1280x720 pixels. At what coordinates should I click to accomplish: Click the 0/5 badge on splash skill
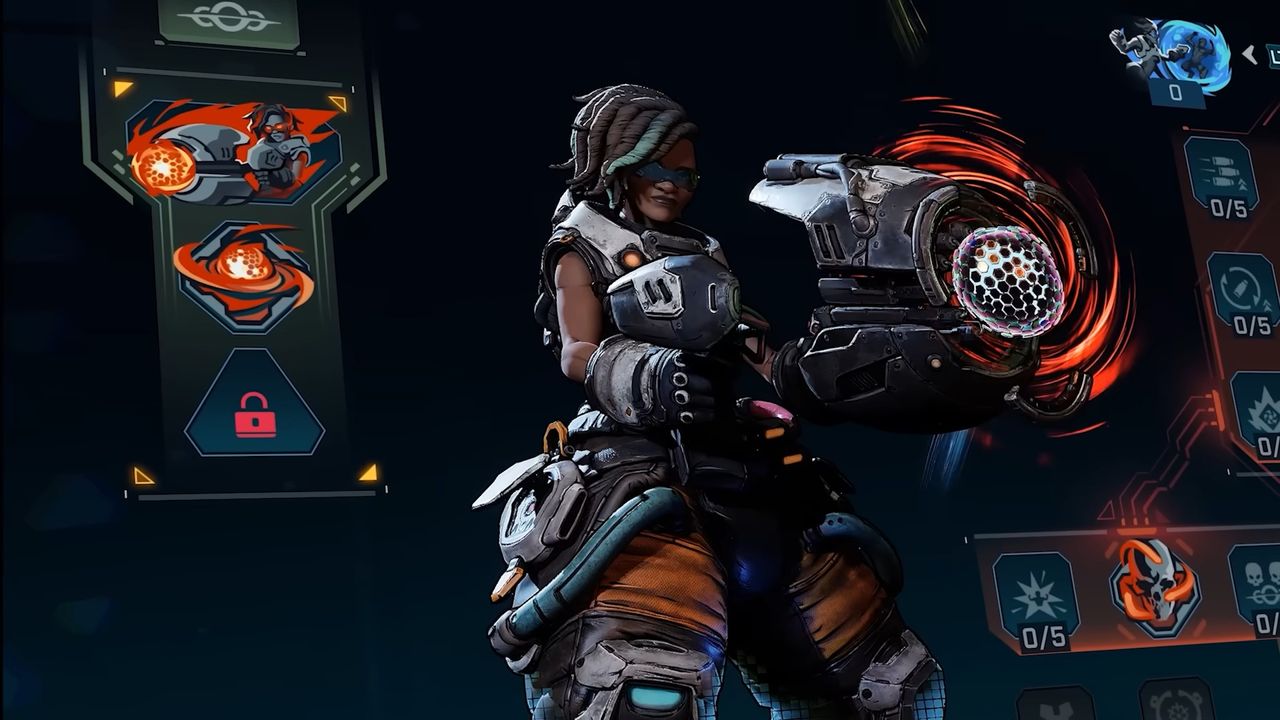[1042, 636]
